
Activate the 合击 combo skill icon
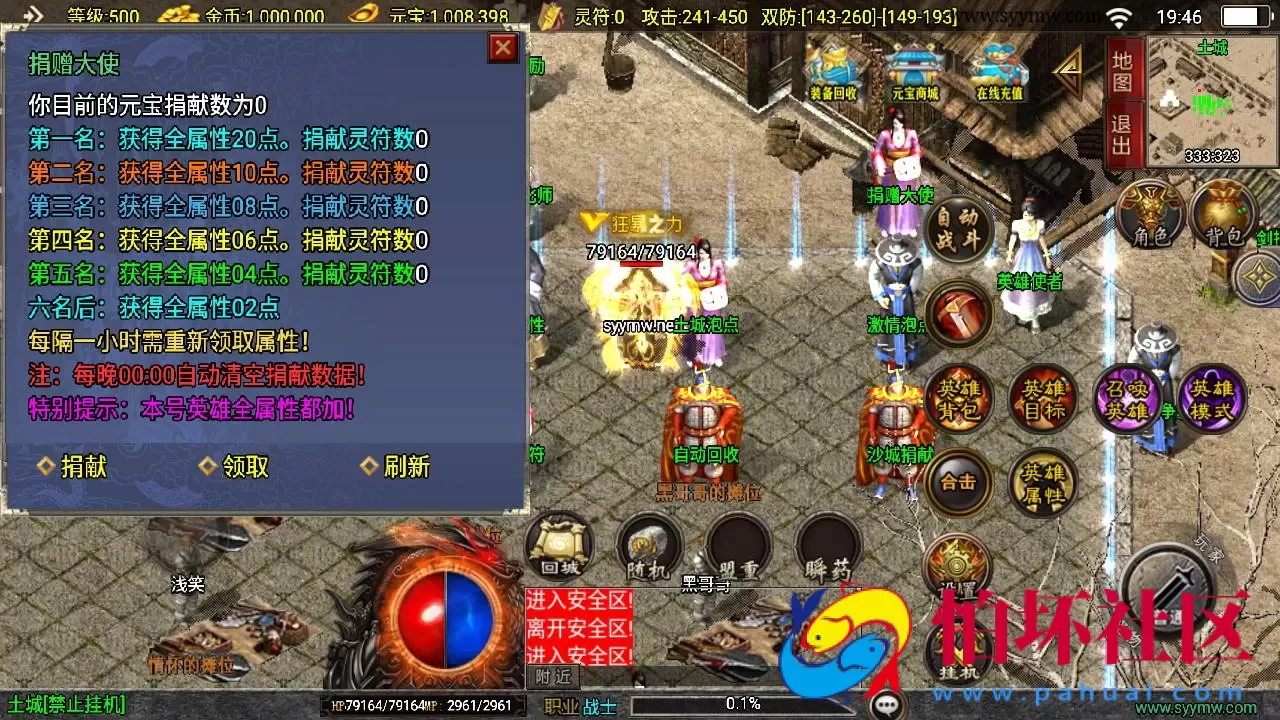[958, 481]
